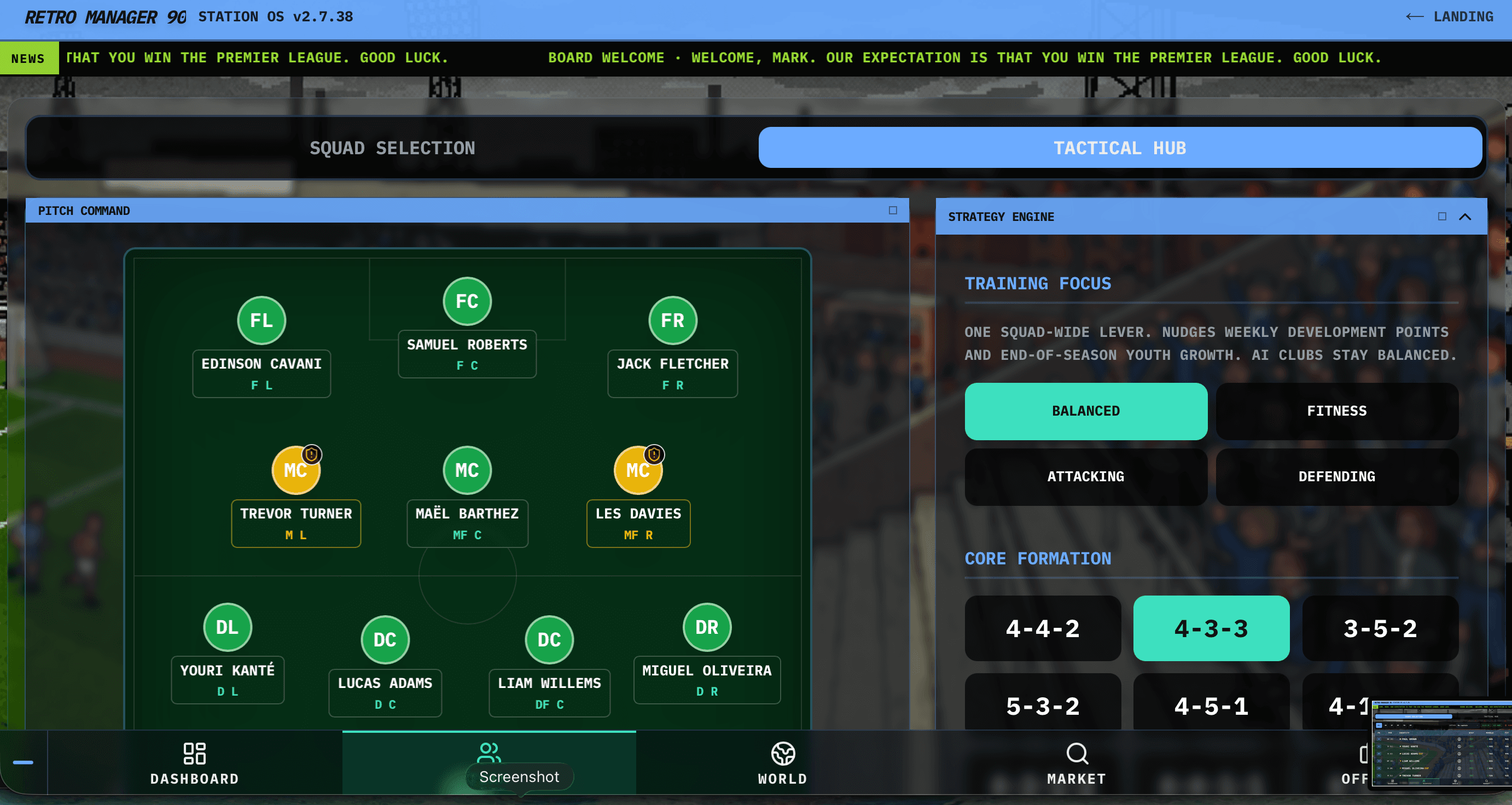The image size is (1512, 805).
Task: Select Edinson Cavani's FL position marker
Action: pyautogui.click(x=260, y=320)
